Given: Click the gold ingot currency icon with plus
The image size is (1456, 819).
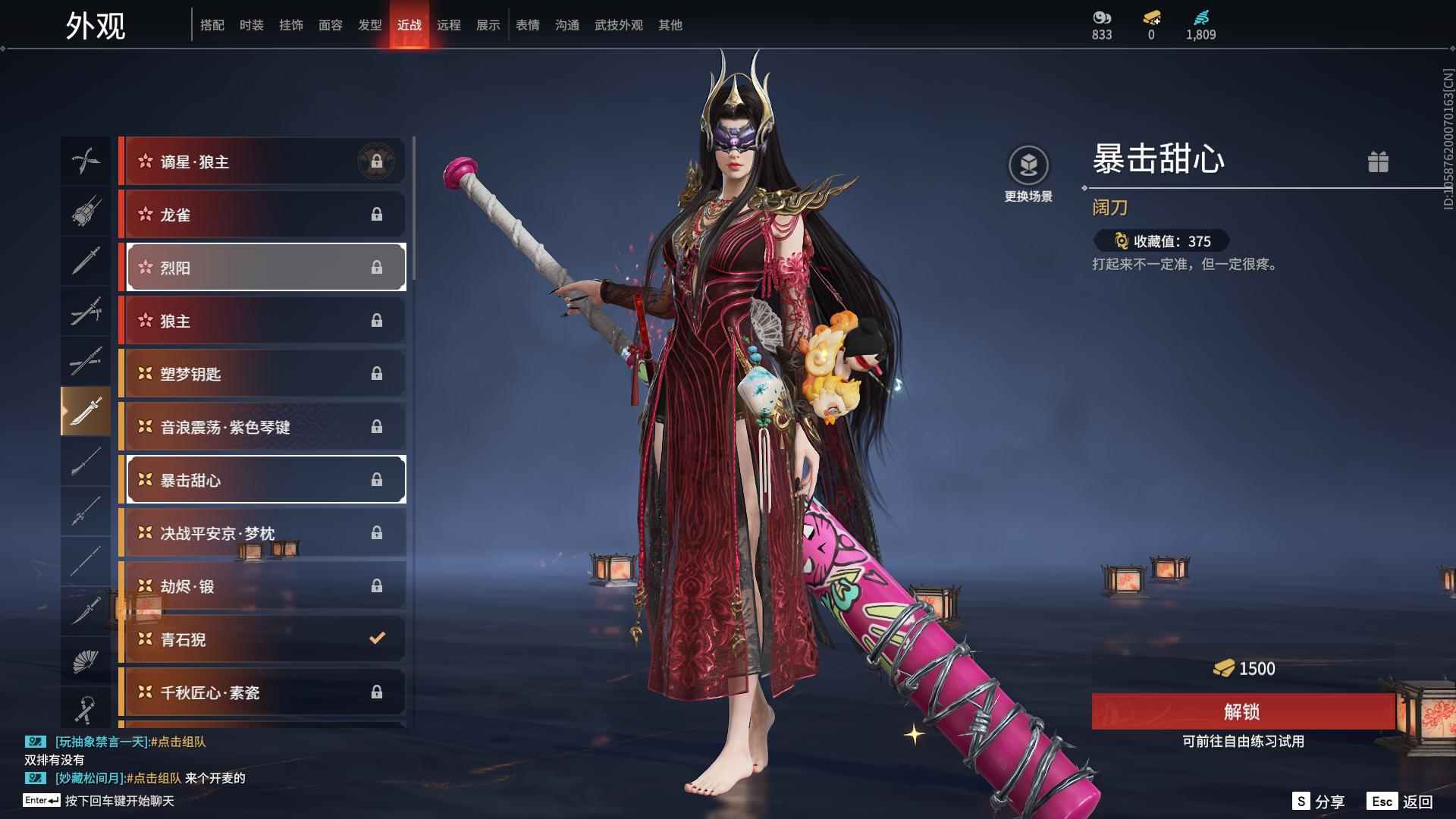Looking at the screenshot, I should tap(1150, 17).
